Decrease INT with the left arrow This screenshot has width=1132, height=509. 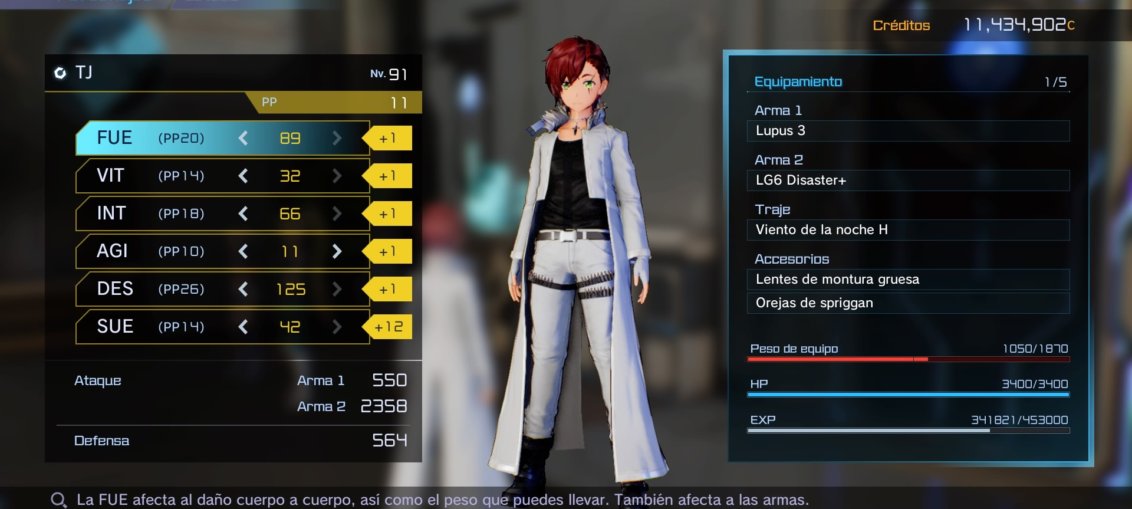click(243, 214)
